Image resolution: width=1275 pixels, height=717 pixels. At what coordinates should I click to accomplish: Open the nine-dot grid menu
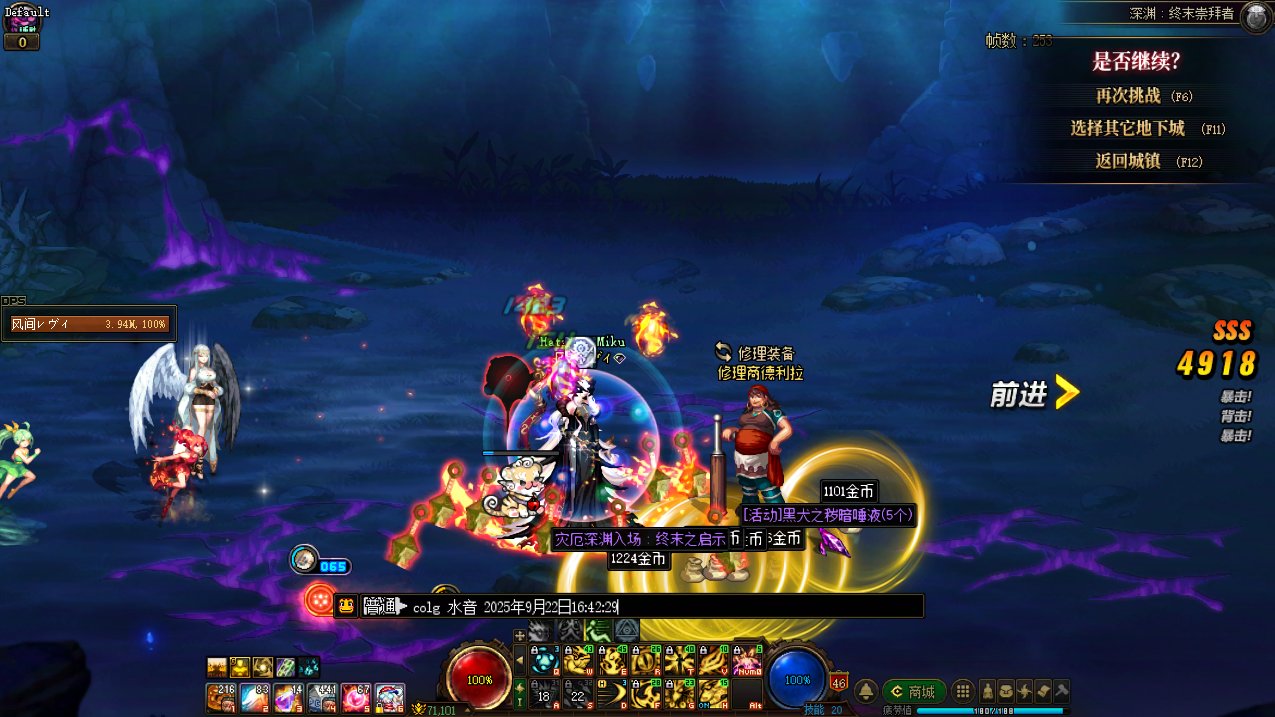click(x=962, y=691)
